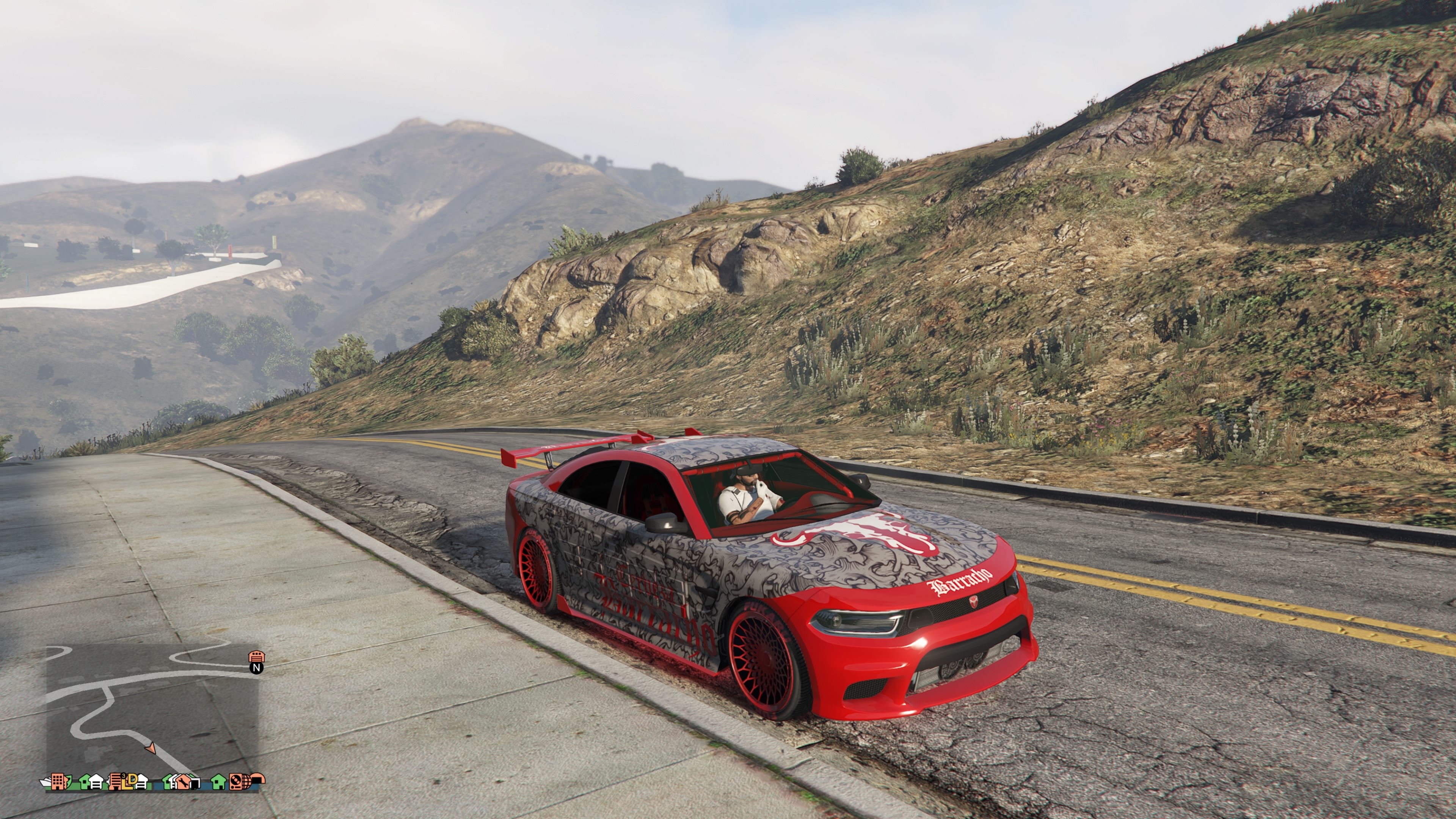Choose the orange office tower blip
This screenshot has width=1456, height=819.
(58, 782)
